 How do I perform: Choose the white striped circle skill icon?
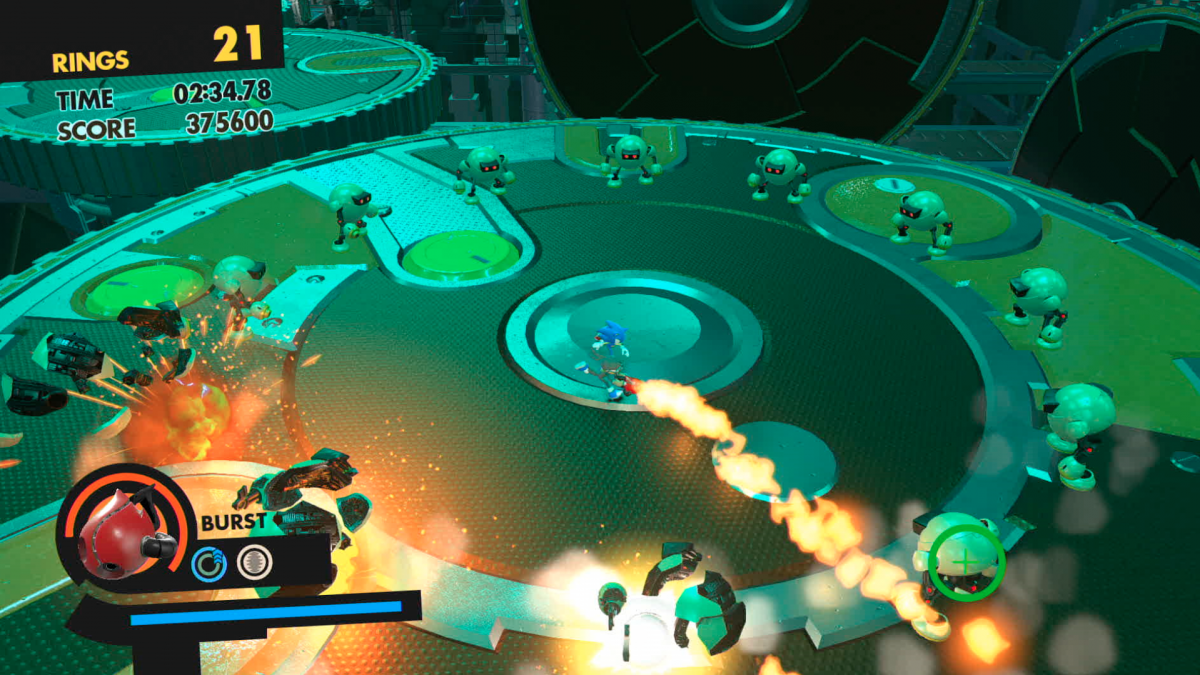point(254,564)
